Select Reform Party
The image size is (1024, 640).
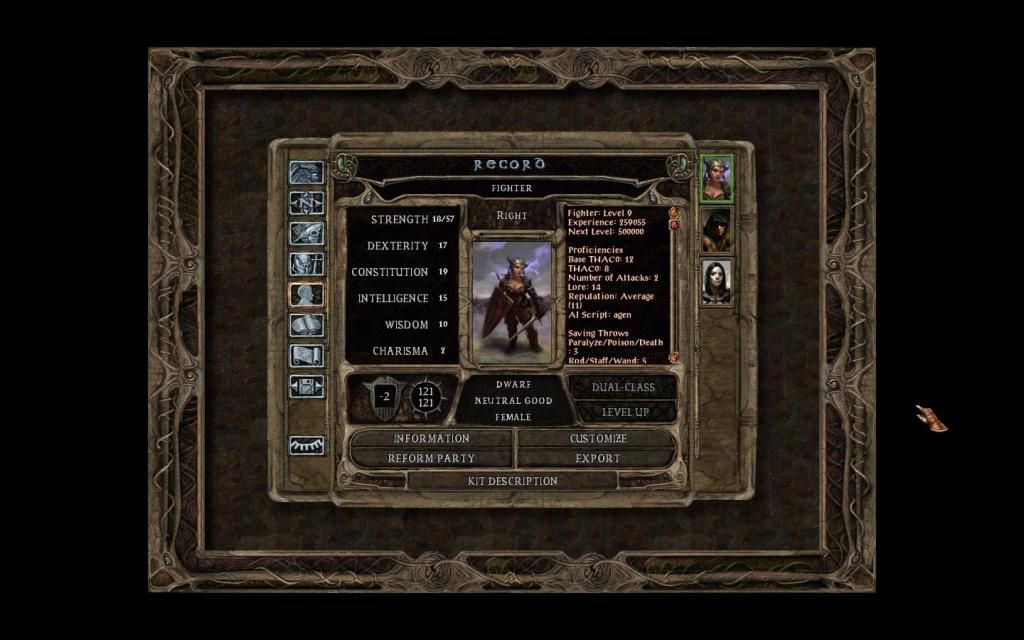tap(431, 458)
